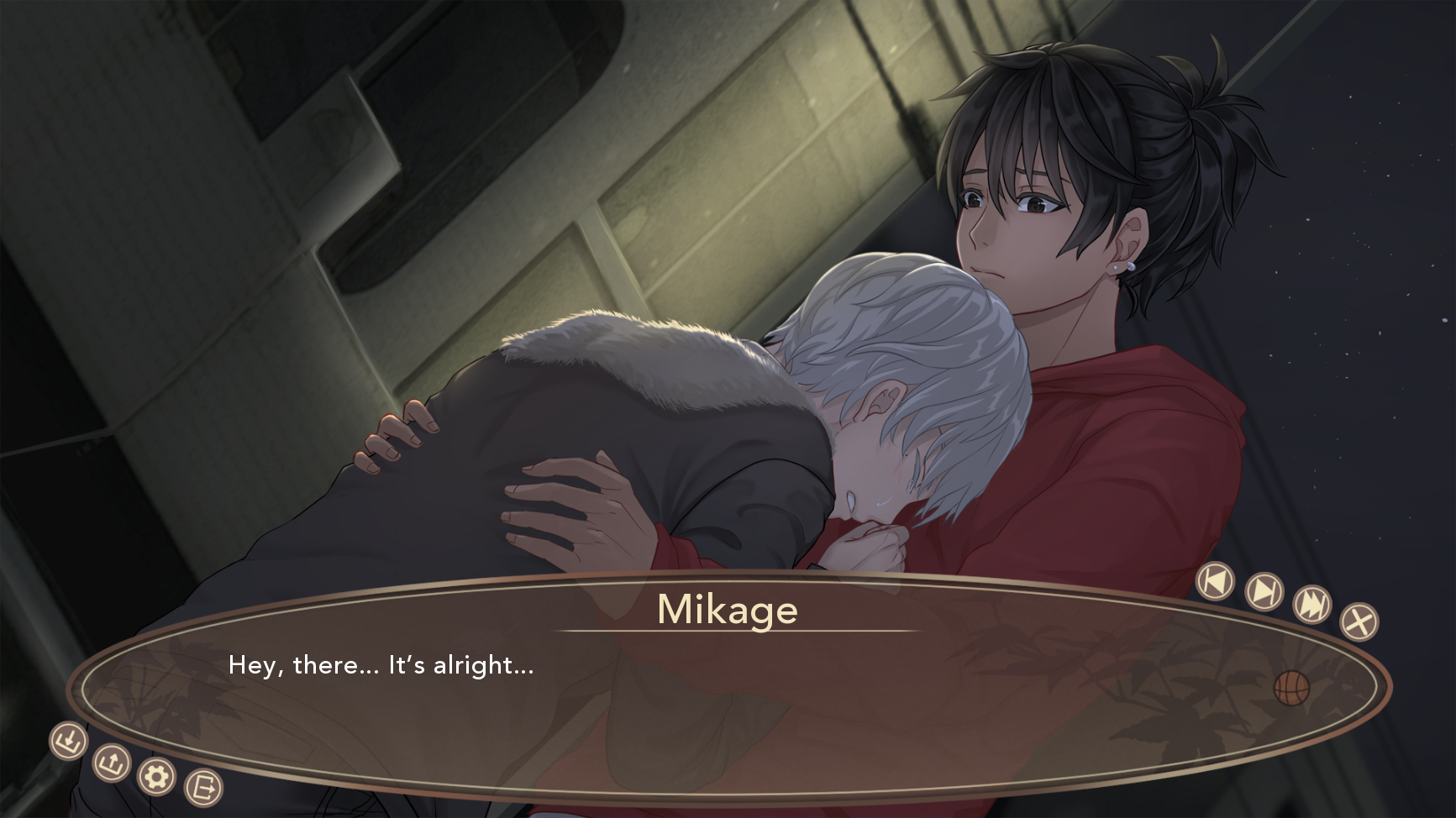Click the save game icon (downward arrow)

point(69,741)
